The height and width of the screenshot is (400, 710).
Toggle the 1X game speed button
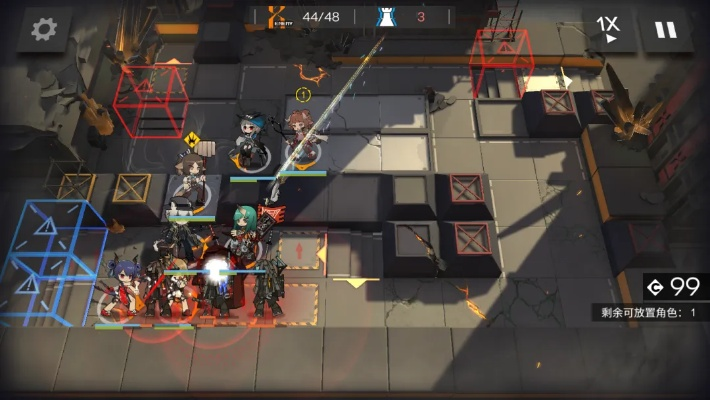point(608,28)
